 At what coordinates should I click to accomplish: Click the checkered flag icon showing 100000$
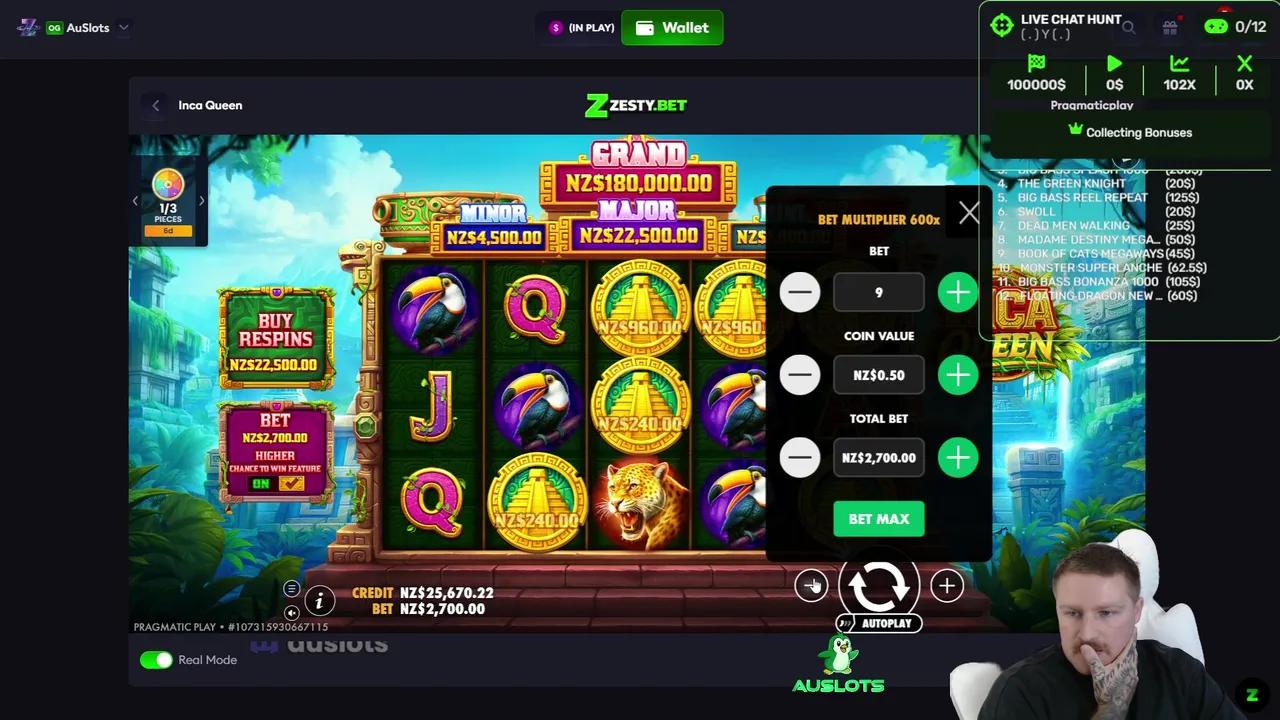pyautogui.click(x=1036, y=63)
